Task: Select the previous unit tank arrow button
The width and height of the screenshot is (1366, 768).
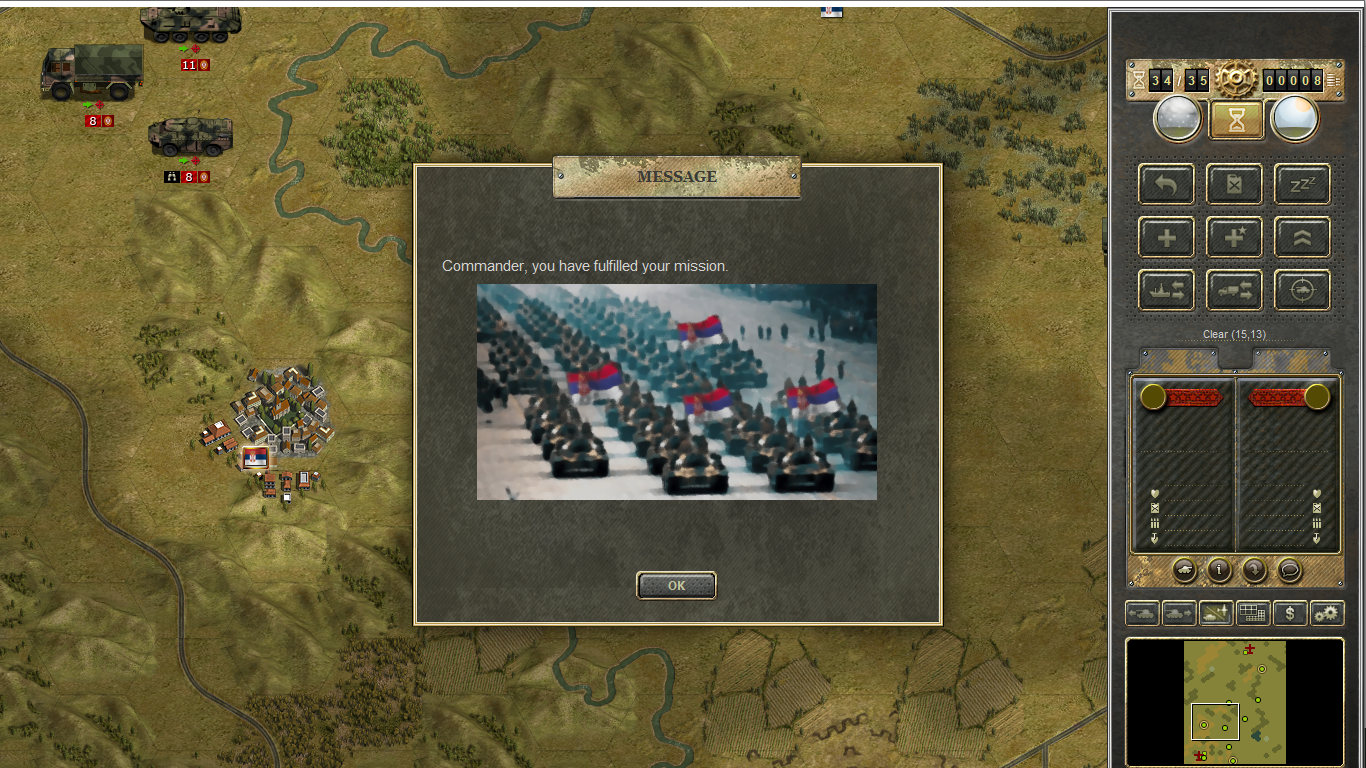Action: tap(1142, 613)
